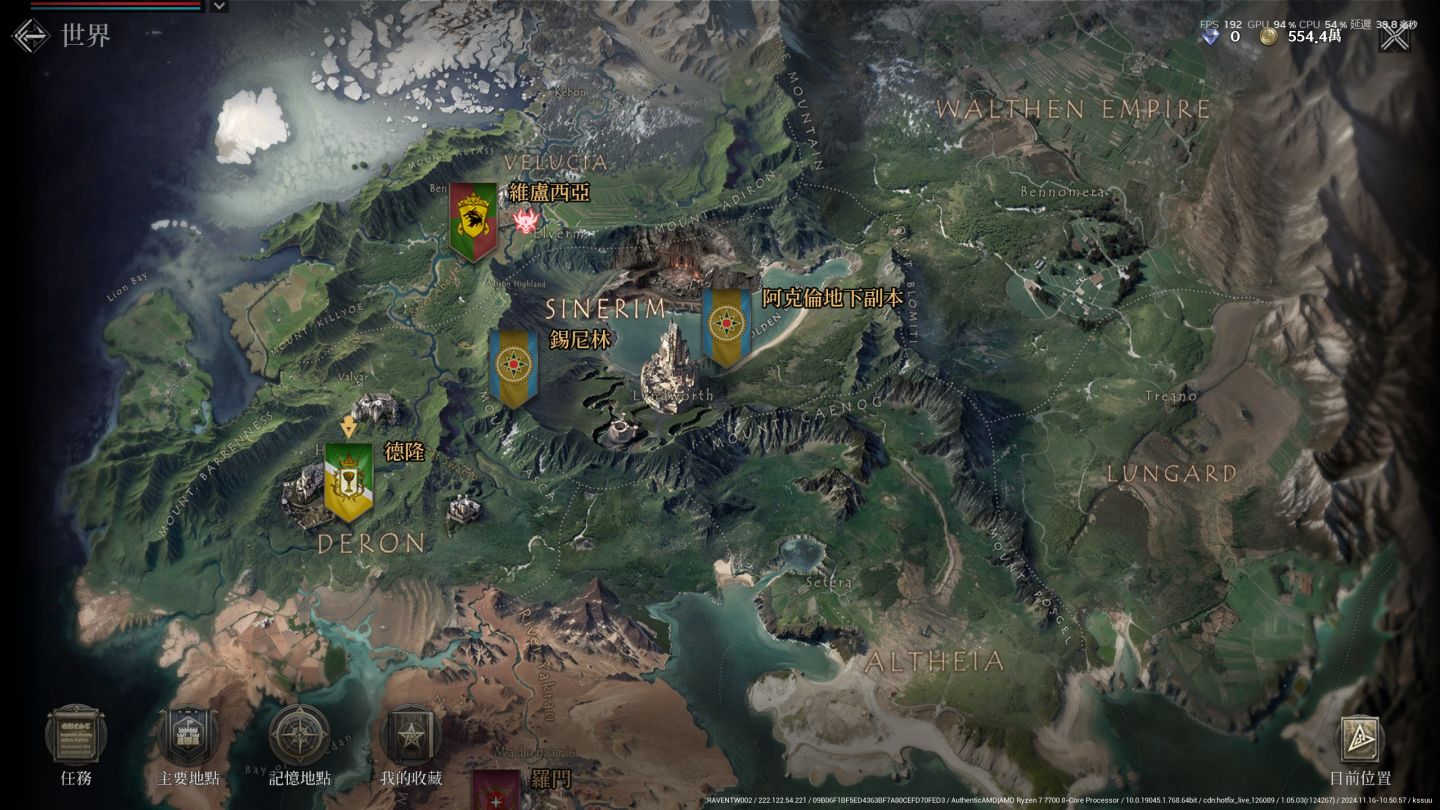Screen dimensions: 1440x810
Task: Go back using the arrow beside 世界
Action: click(x=30, y=35)
